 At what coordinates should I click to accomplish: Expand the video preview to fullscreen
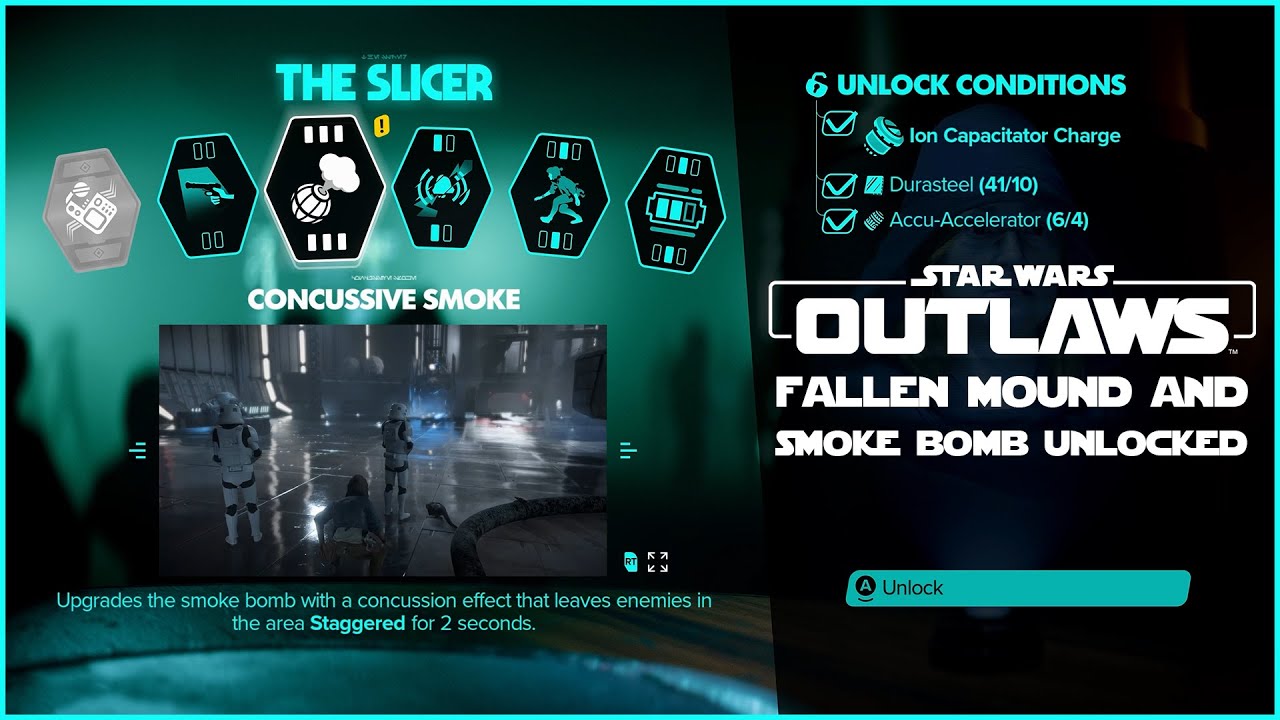657,563
